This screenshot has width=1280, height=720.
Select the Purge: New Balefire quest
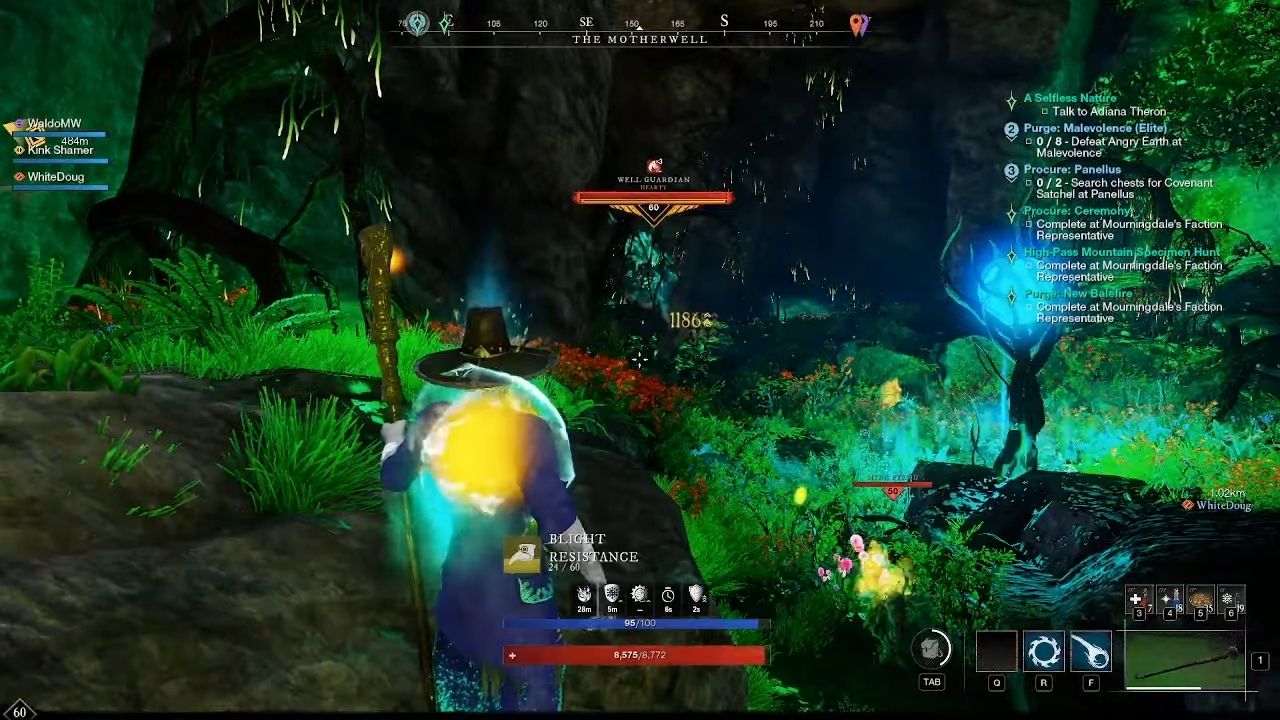coord(1078,294)
